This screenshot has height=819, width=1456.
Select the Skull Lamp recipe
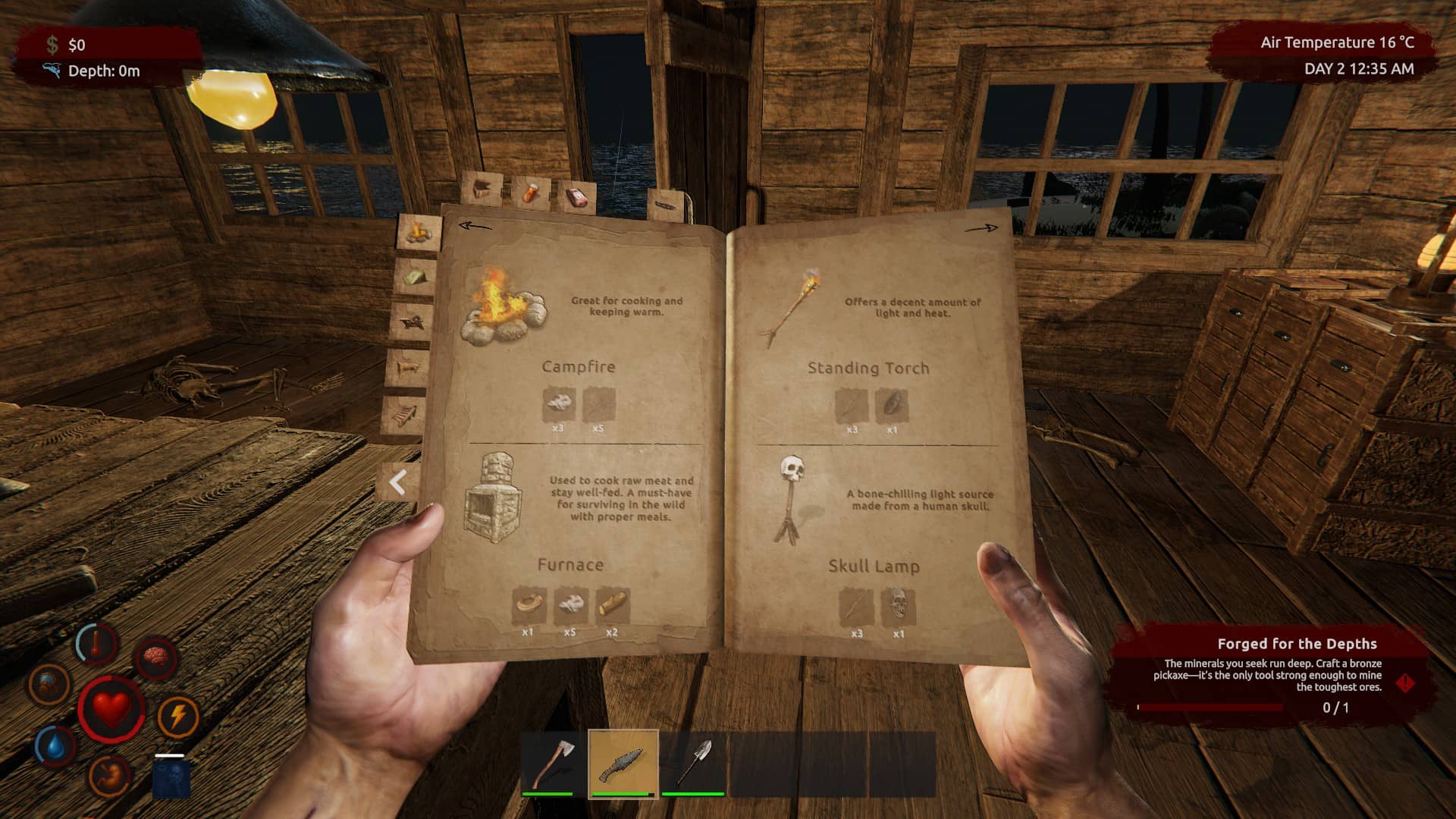[791, 498]
